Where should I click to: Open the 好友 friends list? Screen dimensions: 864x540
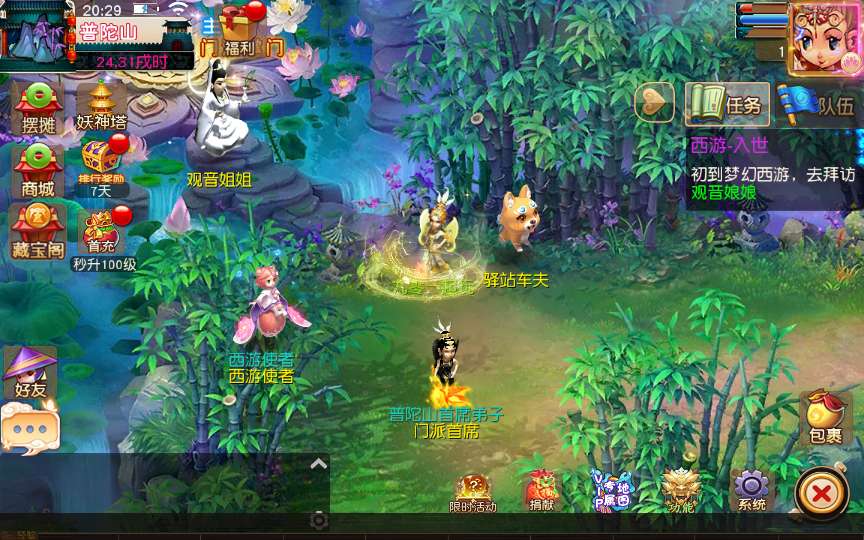point(30,372)
